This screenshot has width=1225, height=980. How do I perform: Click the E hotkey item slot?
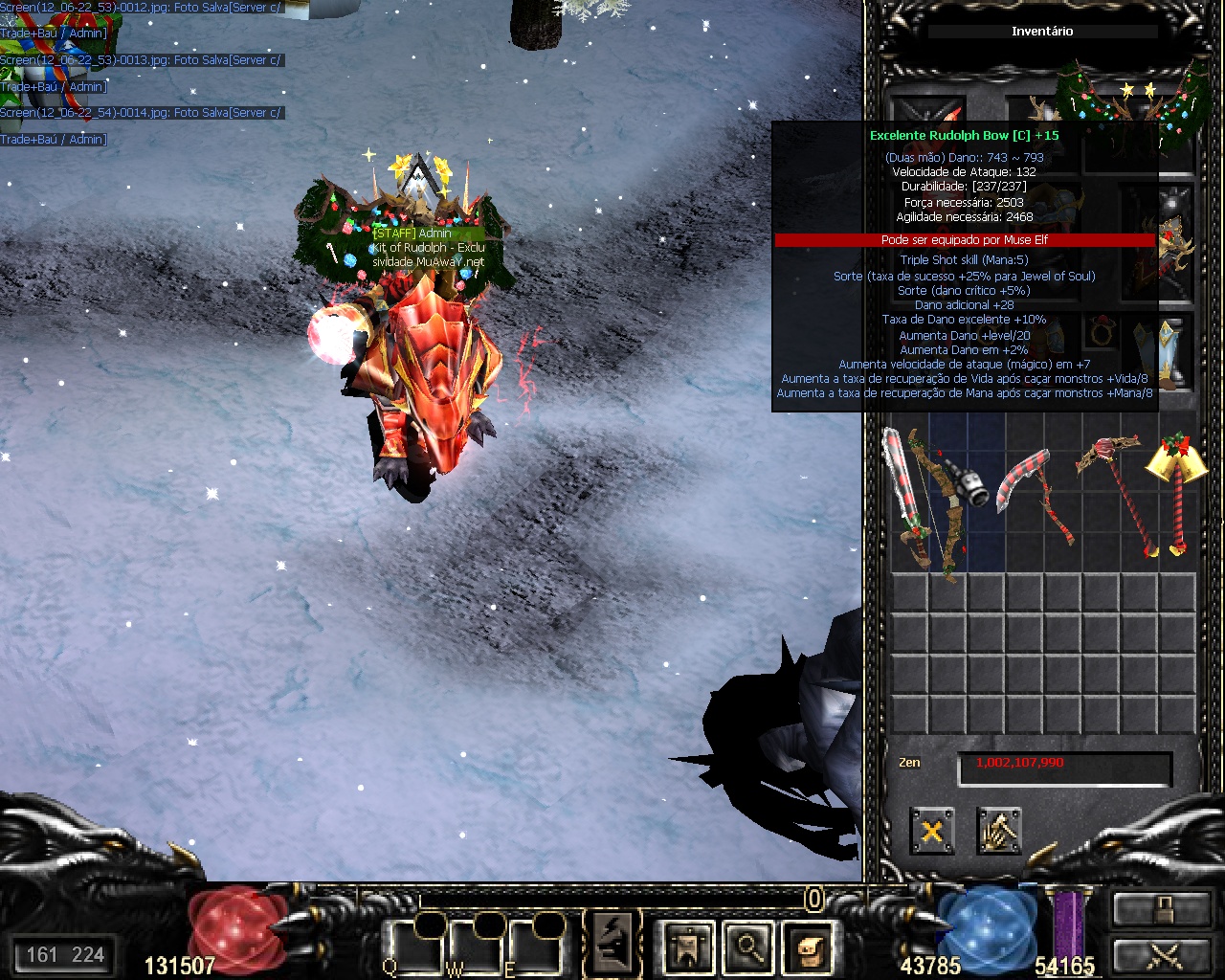pos(532,947)
